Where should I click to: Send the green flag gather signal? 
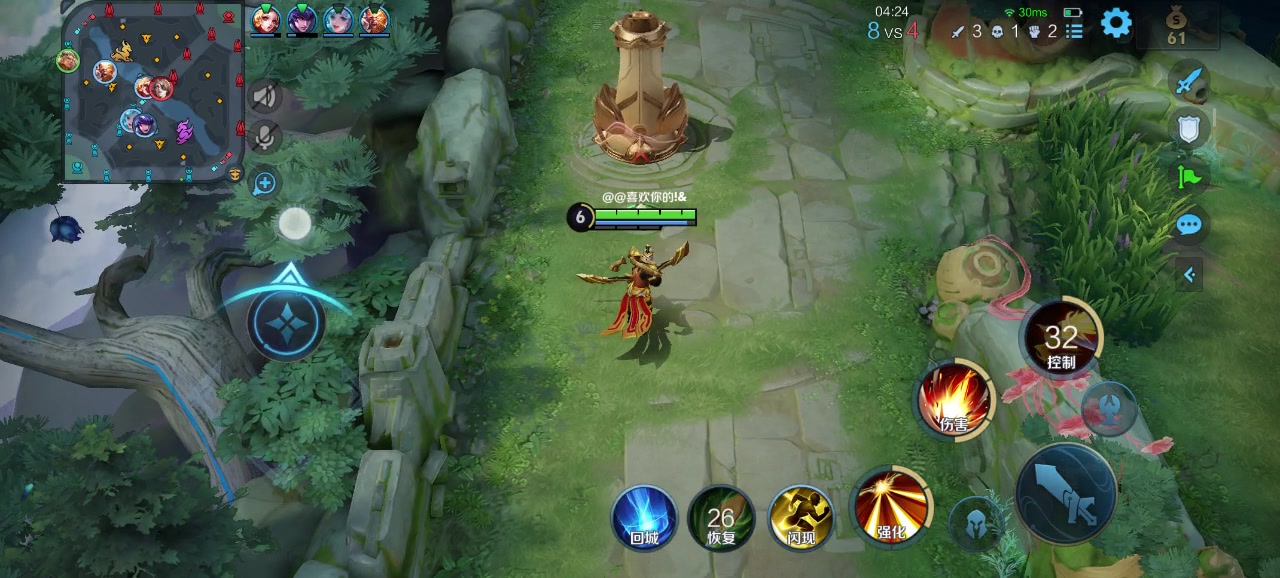coord(1188,177)
